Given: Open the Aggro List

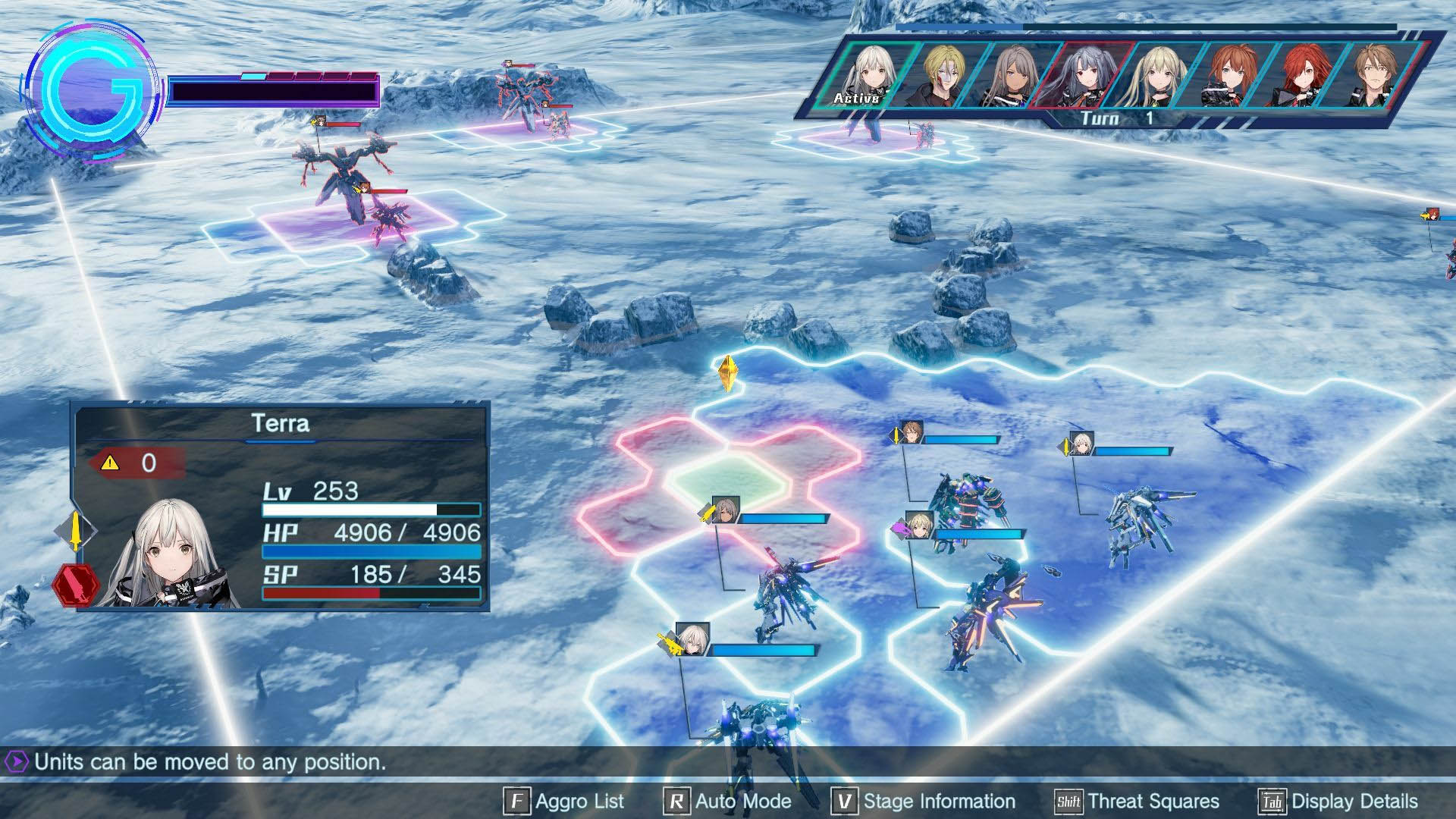Looking at the screenshot, I should (563, 802).
